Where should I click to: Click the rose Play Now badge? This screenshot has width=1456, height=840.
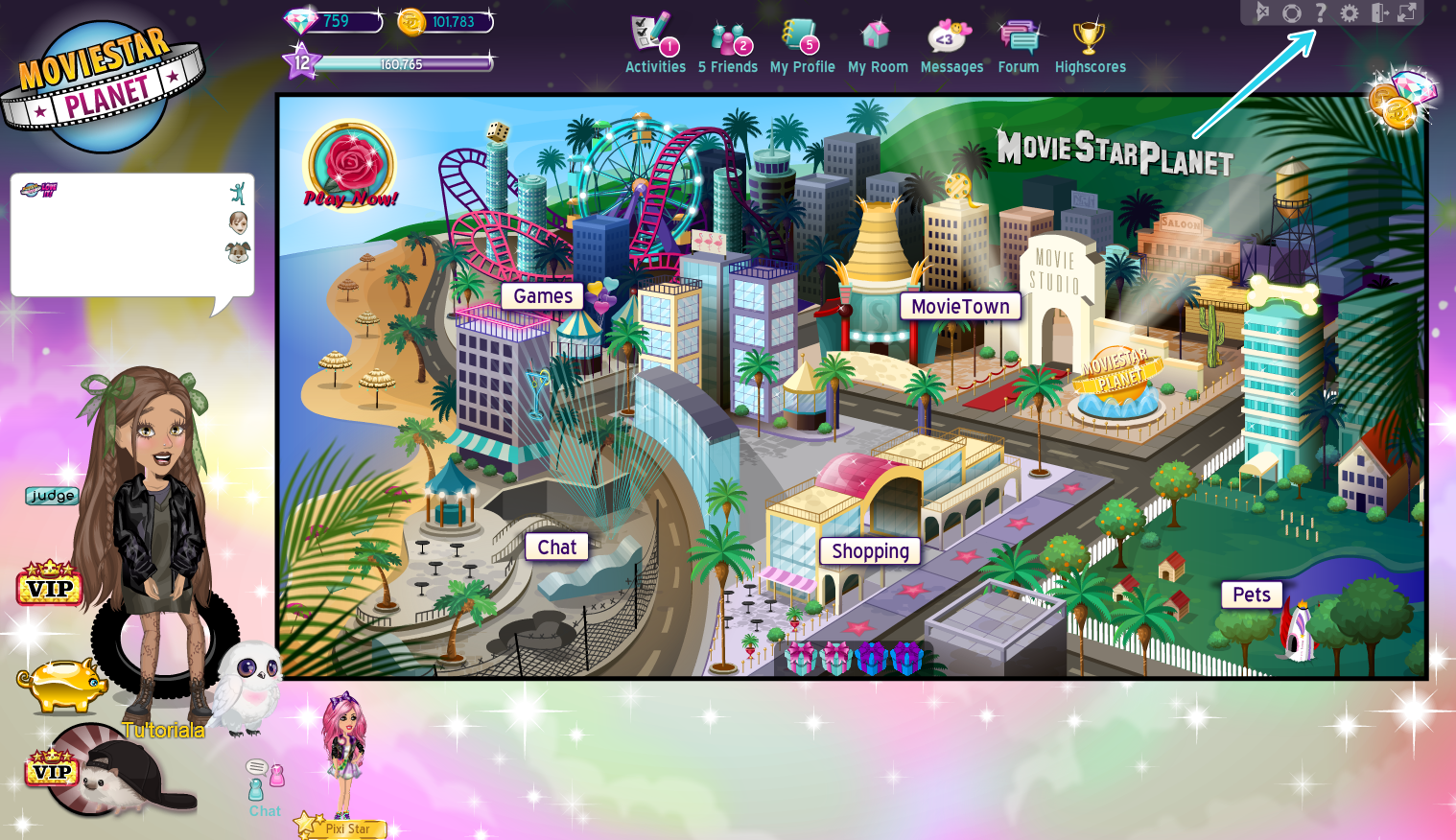tap(350, 165)
